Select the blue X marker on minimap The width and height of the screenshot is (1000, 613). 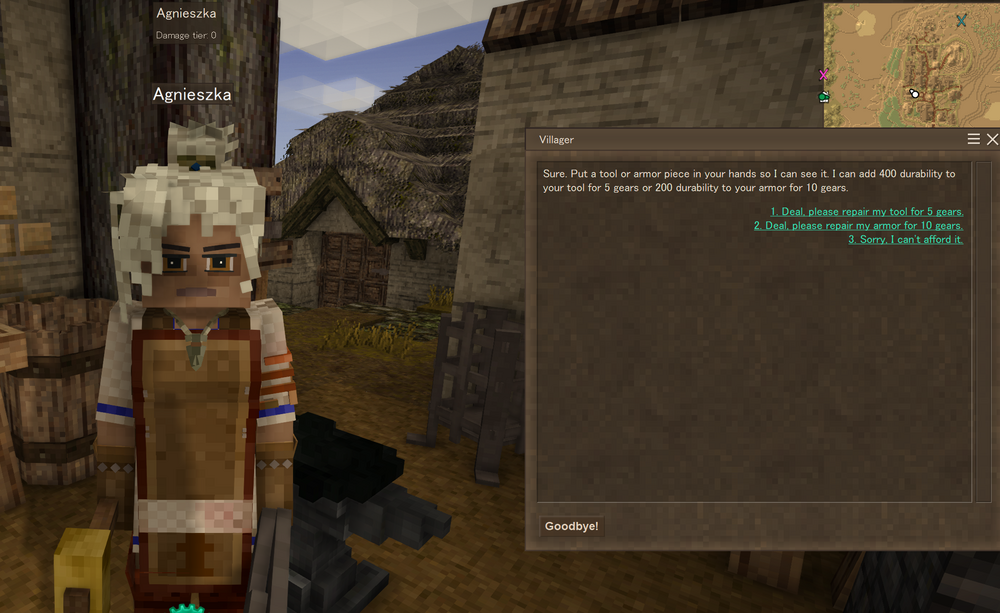click(x=961, y=21)
